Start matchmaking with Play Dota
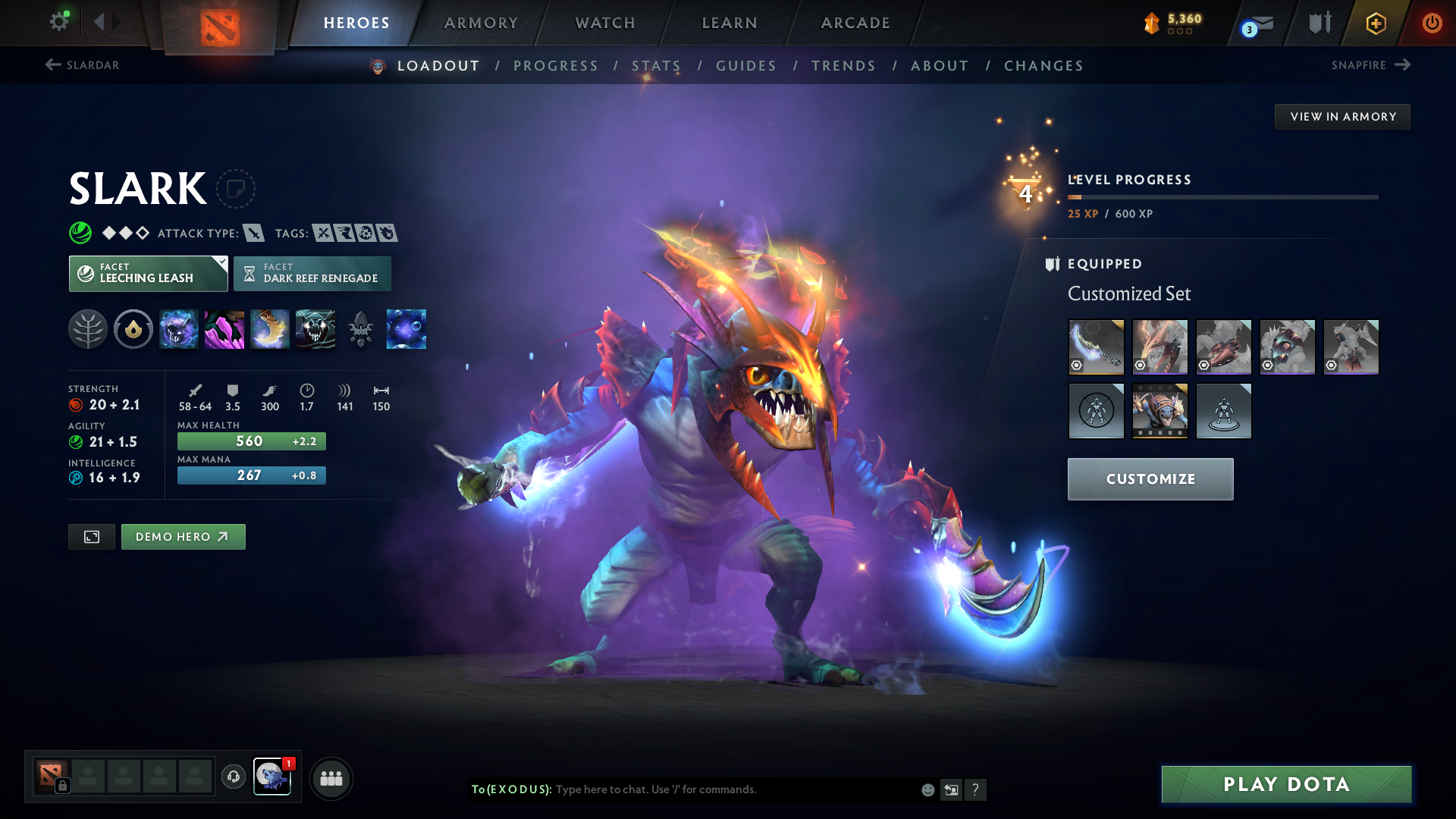This screenshot has height=819, width=1456. (1286, 784)
